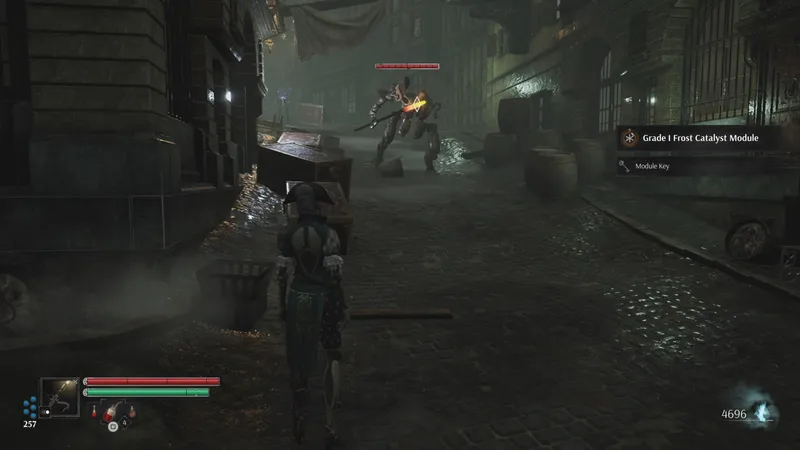Click the blue ammo pellets icon

30,407
